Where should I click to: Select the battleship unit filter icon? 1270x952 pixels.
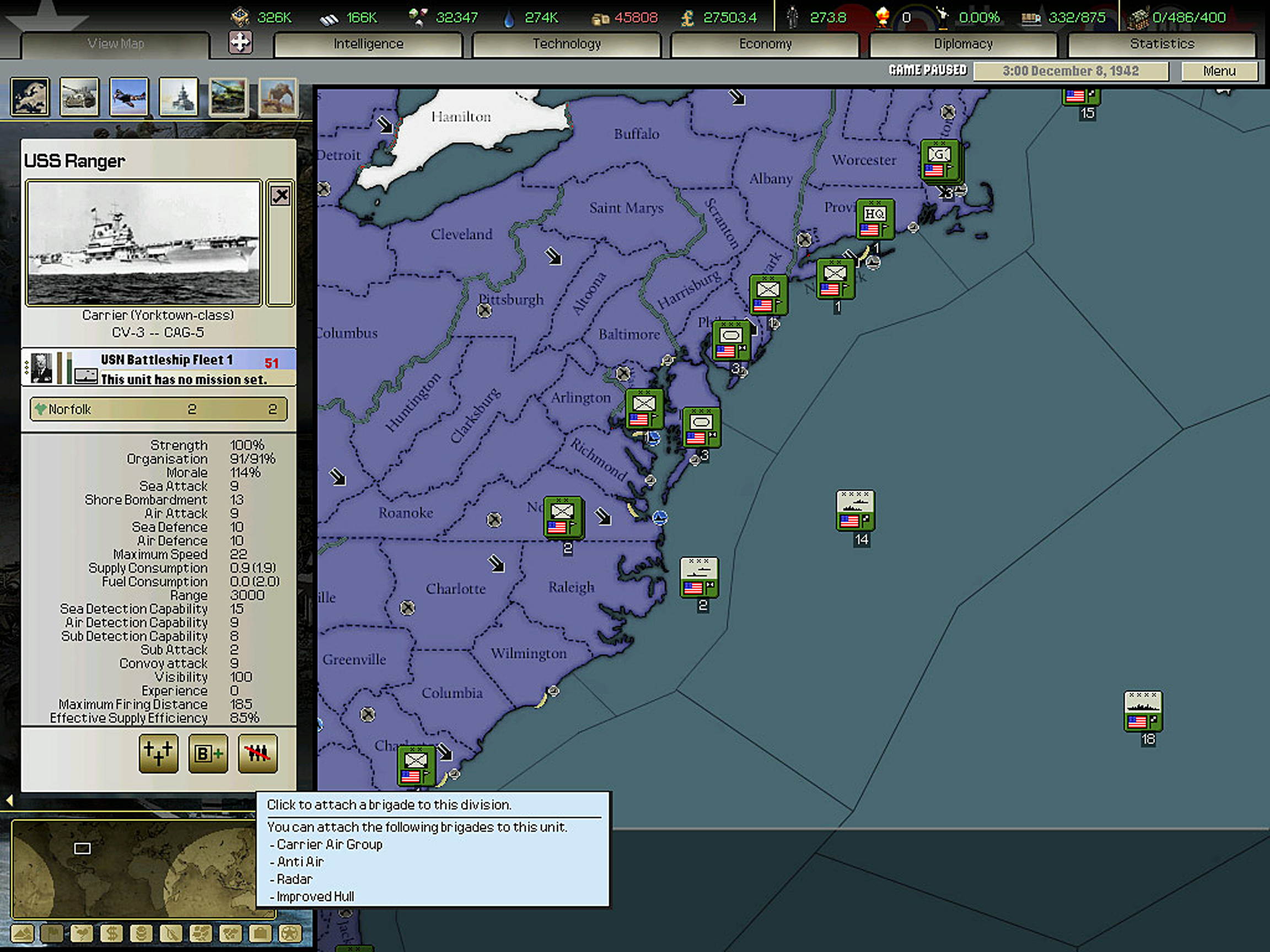(x=179, y=98)
